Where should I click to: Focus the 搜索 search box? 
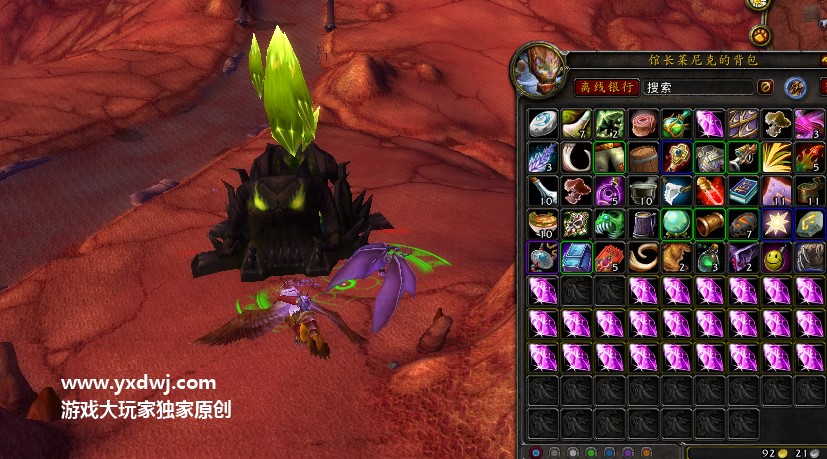coord(697,87)
